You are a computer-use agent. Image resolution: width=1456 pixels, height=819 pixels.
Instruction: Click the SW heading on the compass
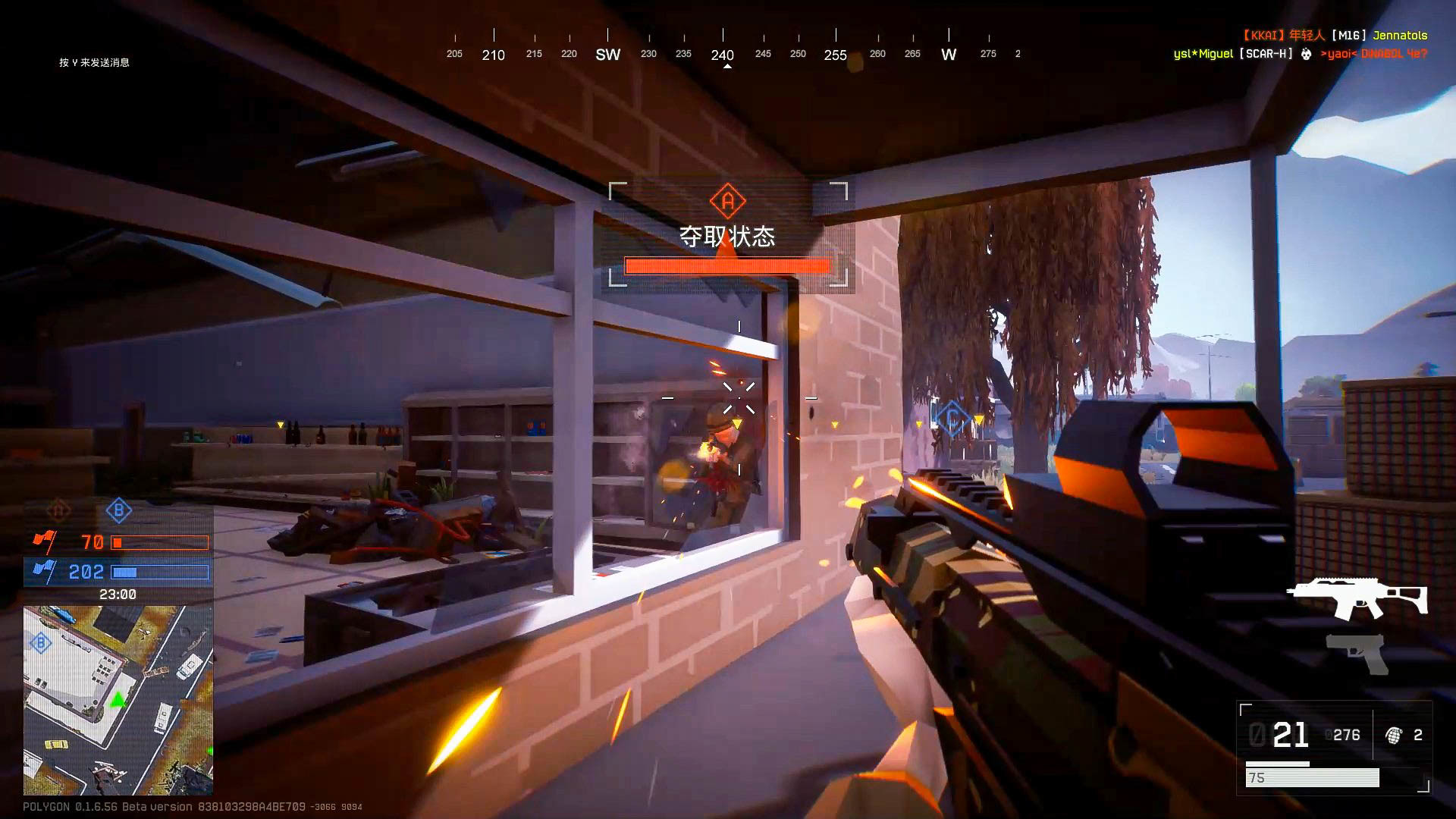point(608,54)
